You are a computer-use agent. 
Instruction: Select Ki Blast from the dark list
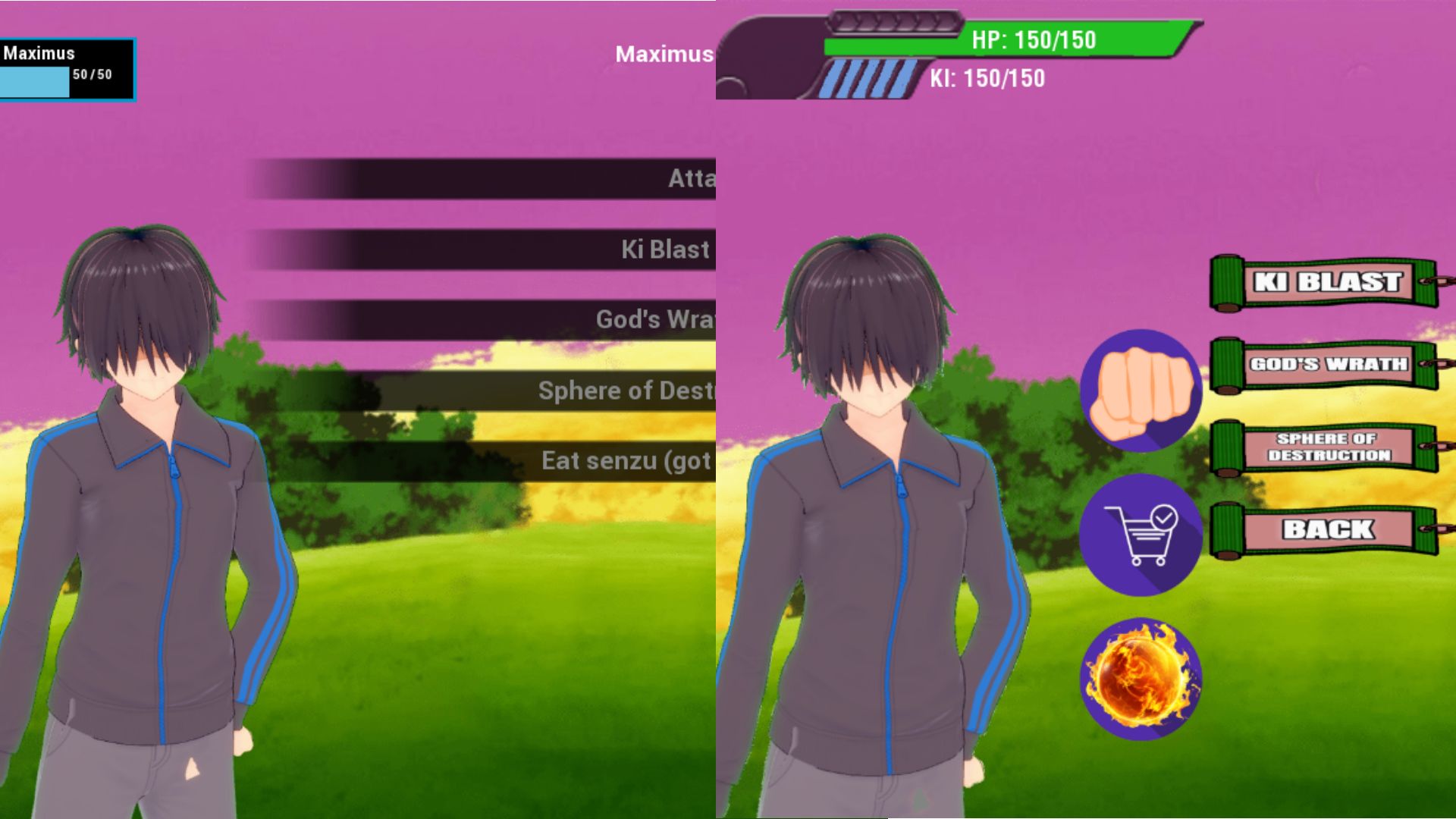tap(531, 249)
